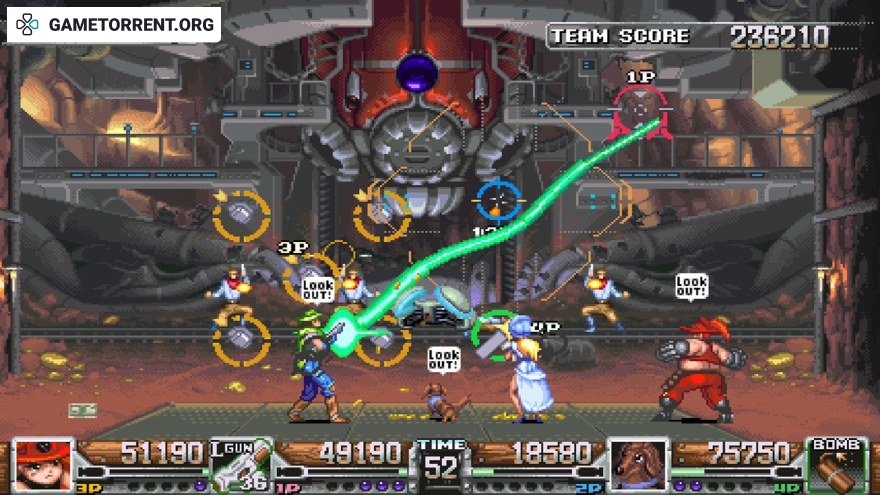Screen dimensions: 880x495
Task: Click the red-hat character portrait
Action: click(x=43, y=466)
